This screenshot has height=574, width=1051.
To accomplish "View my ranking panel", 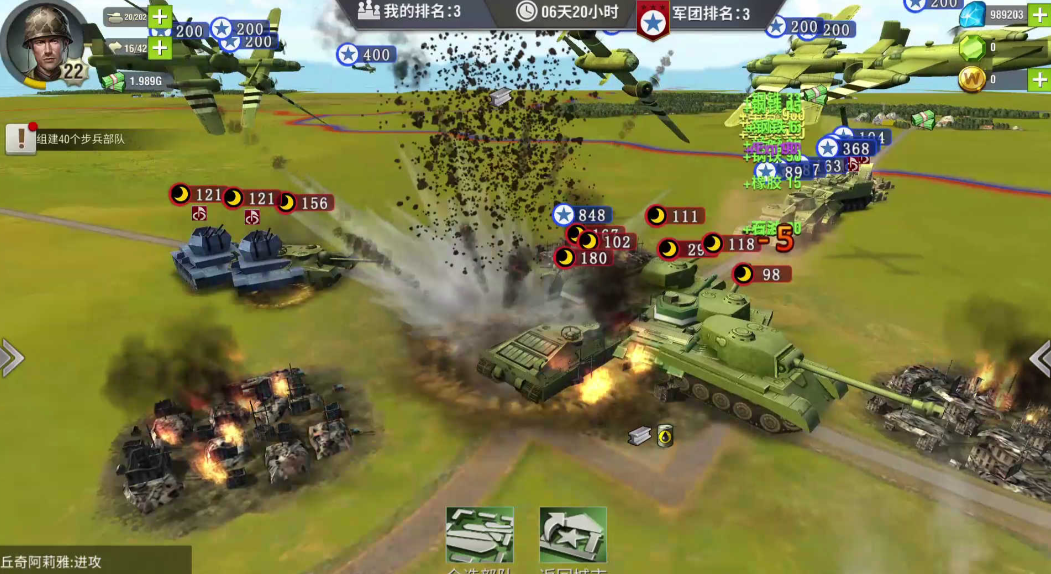I will [410, 12].
